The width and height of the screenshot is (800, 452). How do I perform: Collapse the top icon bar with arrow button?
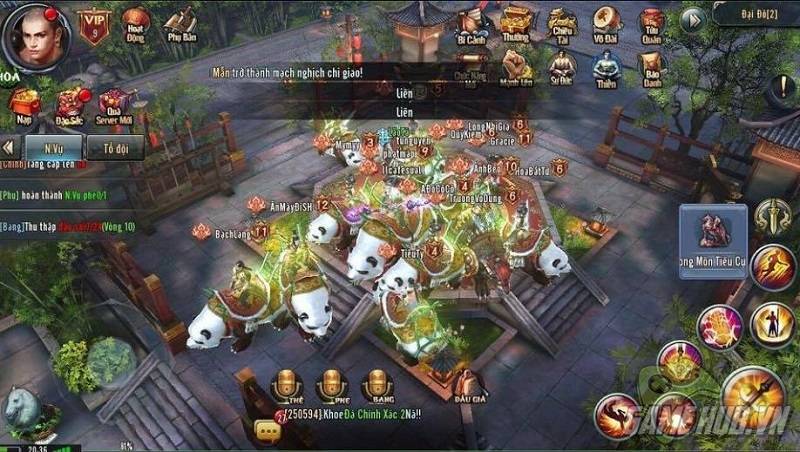pos(692,19)
